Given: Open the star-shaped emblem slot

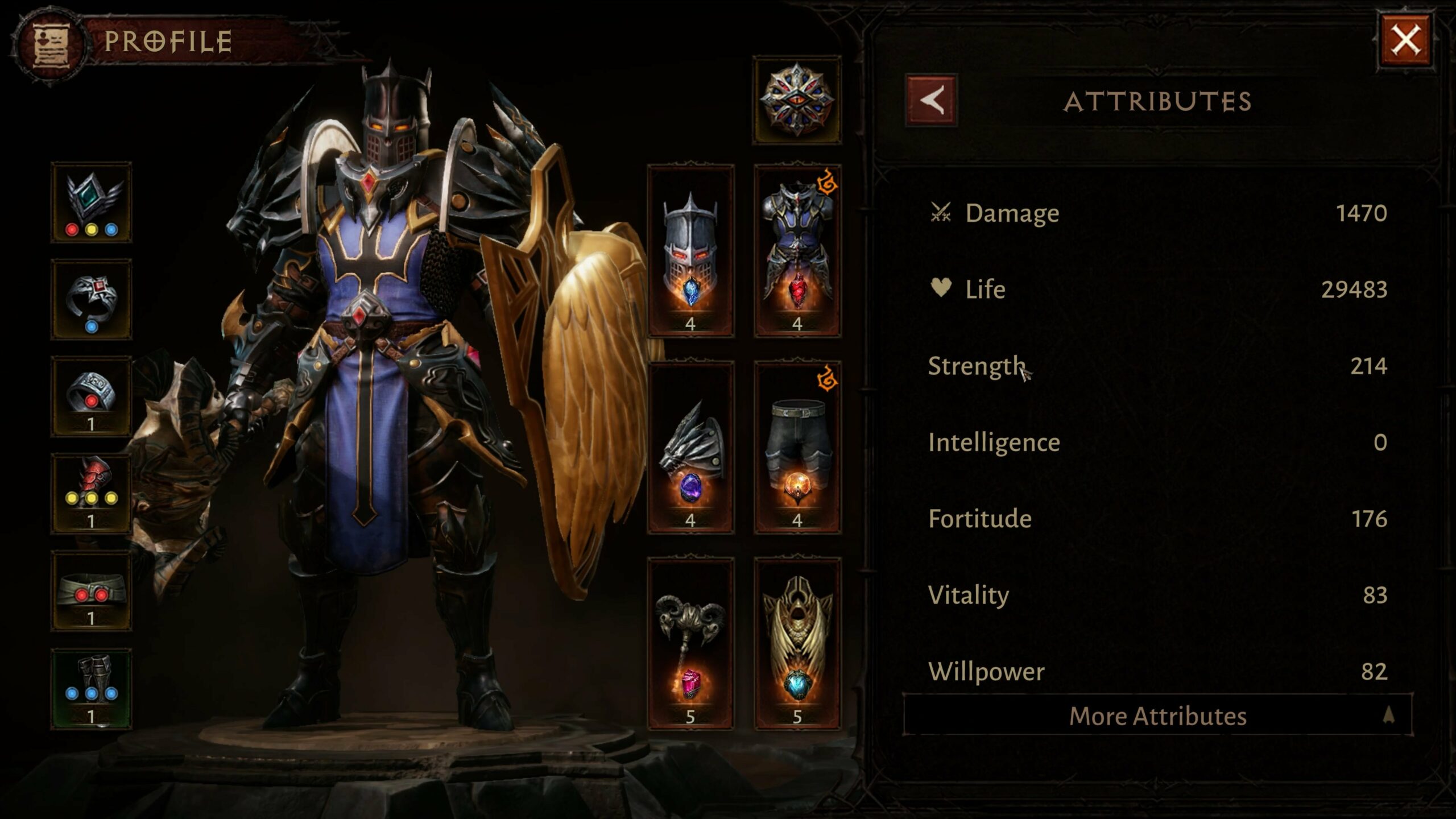Looking at the screenshot, I should tap(797, 101).
